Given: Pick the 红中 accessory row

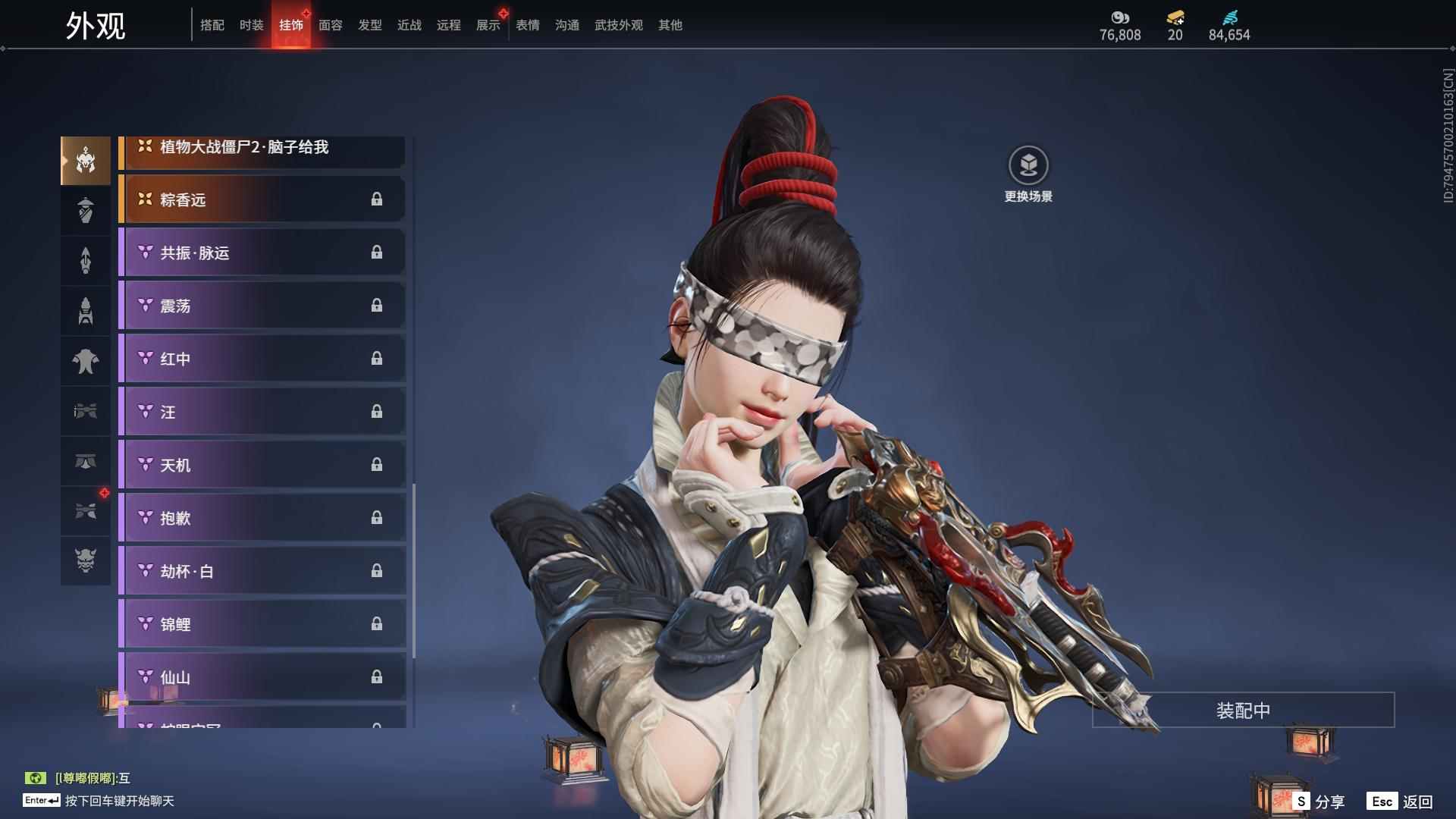Looking at the screenshot, I should (x=262, y=359).
